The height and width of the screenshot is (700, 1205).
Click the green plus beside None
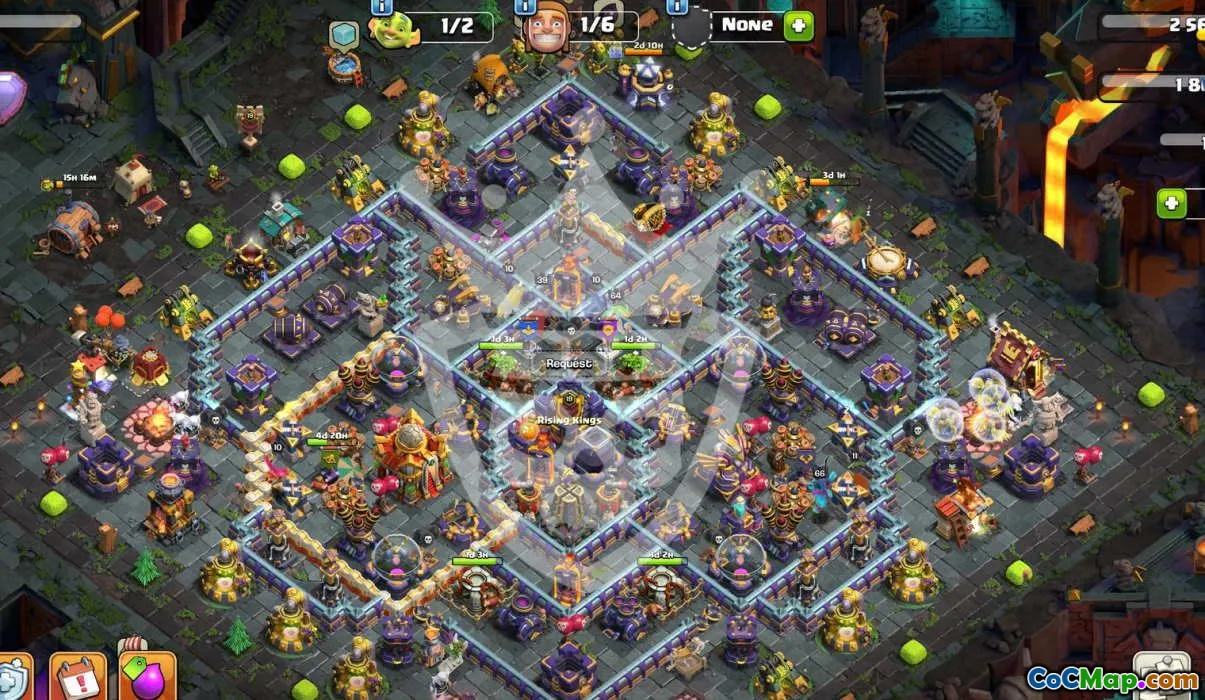point(798,26)
